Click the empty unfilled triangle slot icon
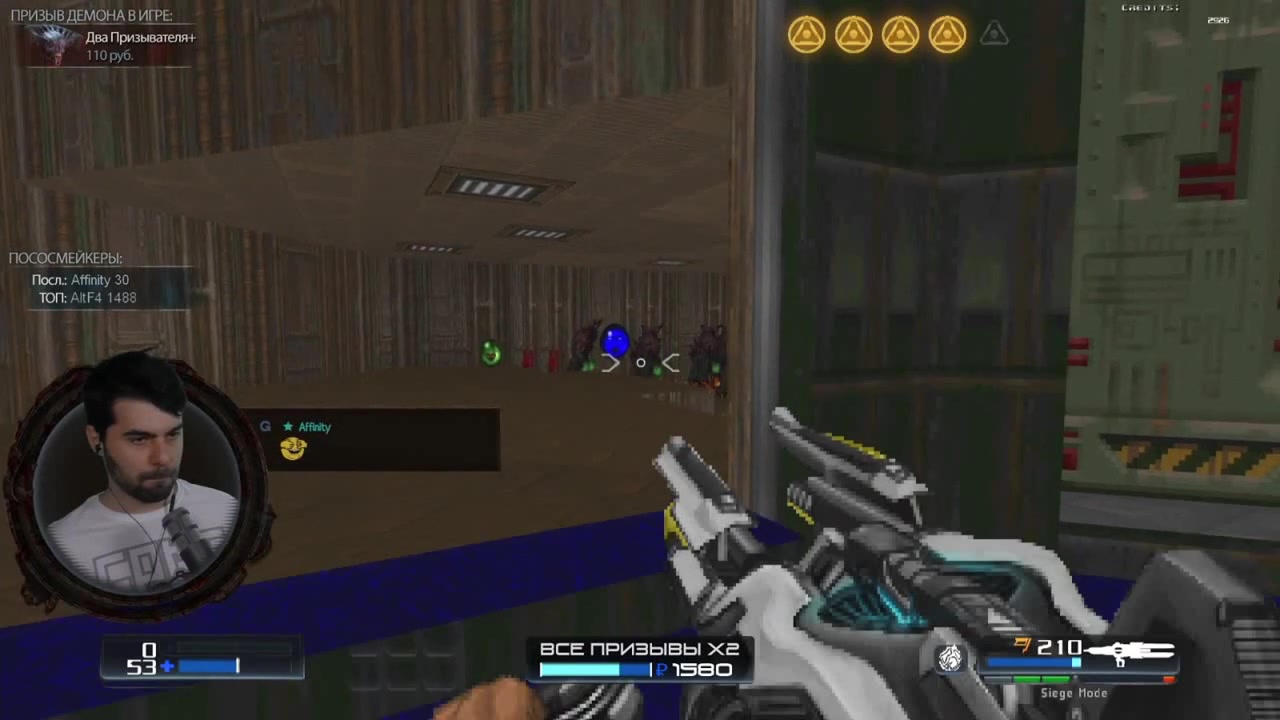 tap(993, 33)
